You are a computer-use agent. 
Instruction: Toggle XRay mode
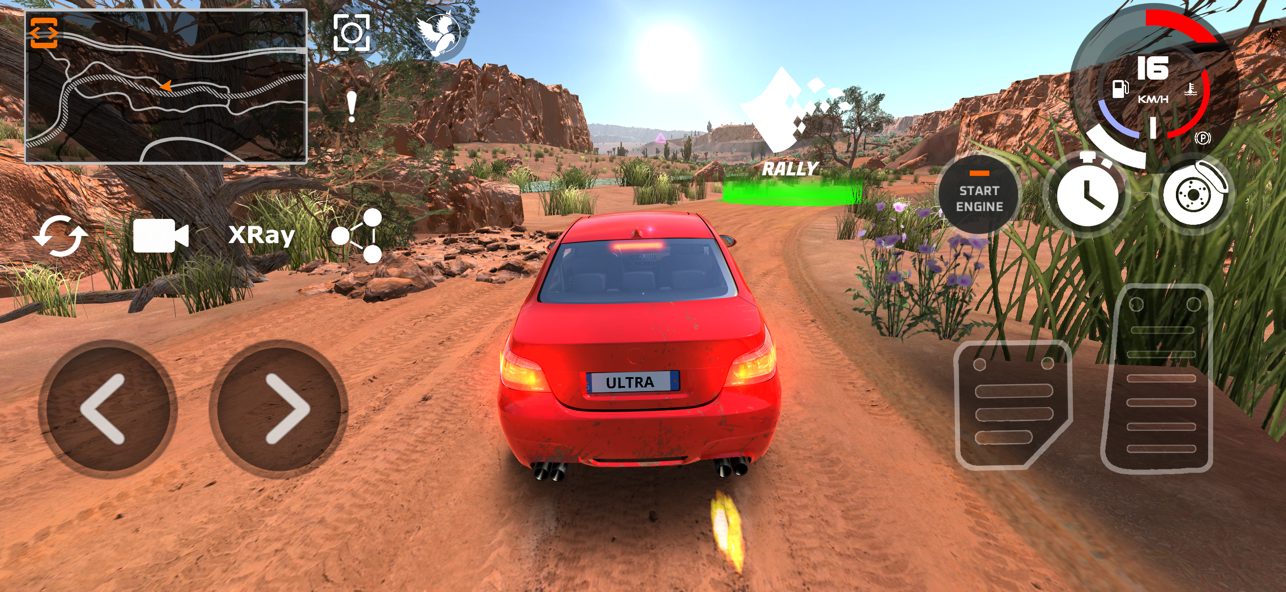[x=261, y=235]
